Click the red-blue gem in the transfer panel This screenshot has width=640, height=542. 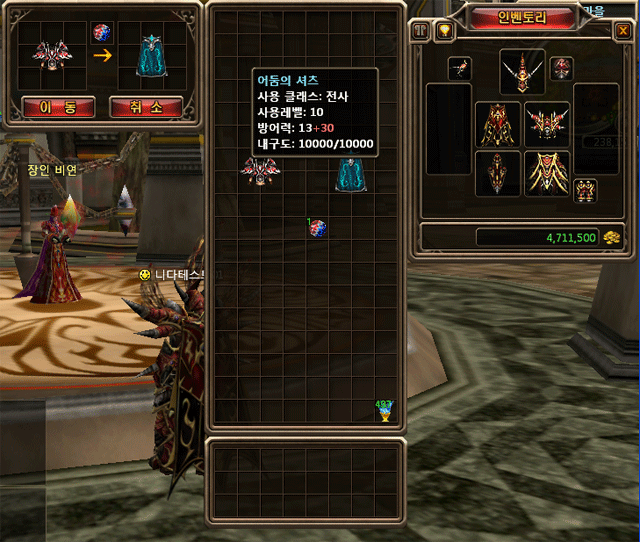point(101,32)
